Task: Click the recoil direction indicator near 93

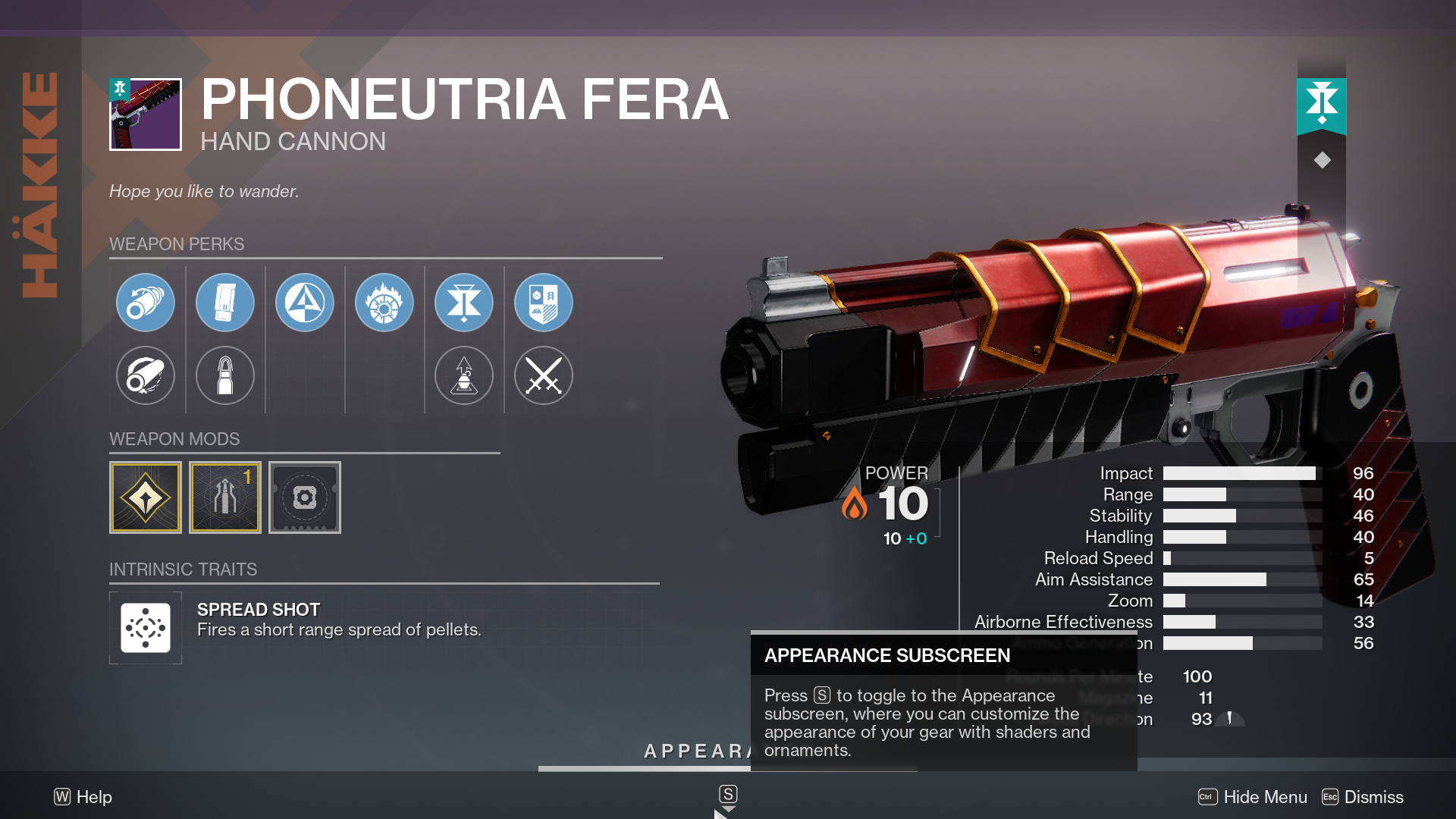Action: (x=1230, y=719)
